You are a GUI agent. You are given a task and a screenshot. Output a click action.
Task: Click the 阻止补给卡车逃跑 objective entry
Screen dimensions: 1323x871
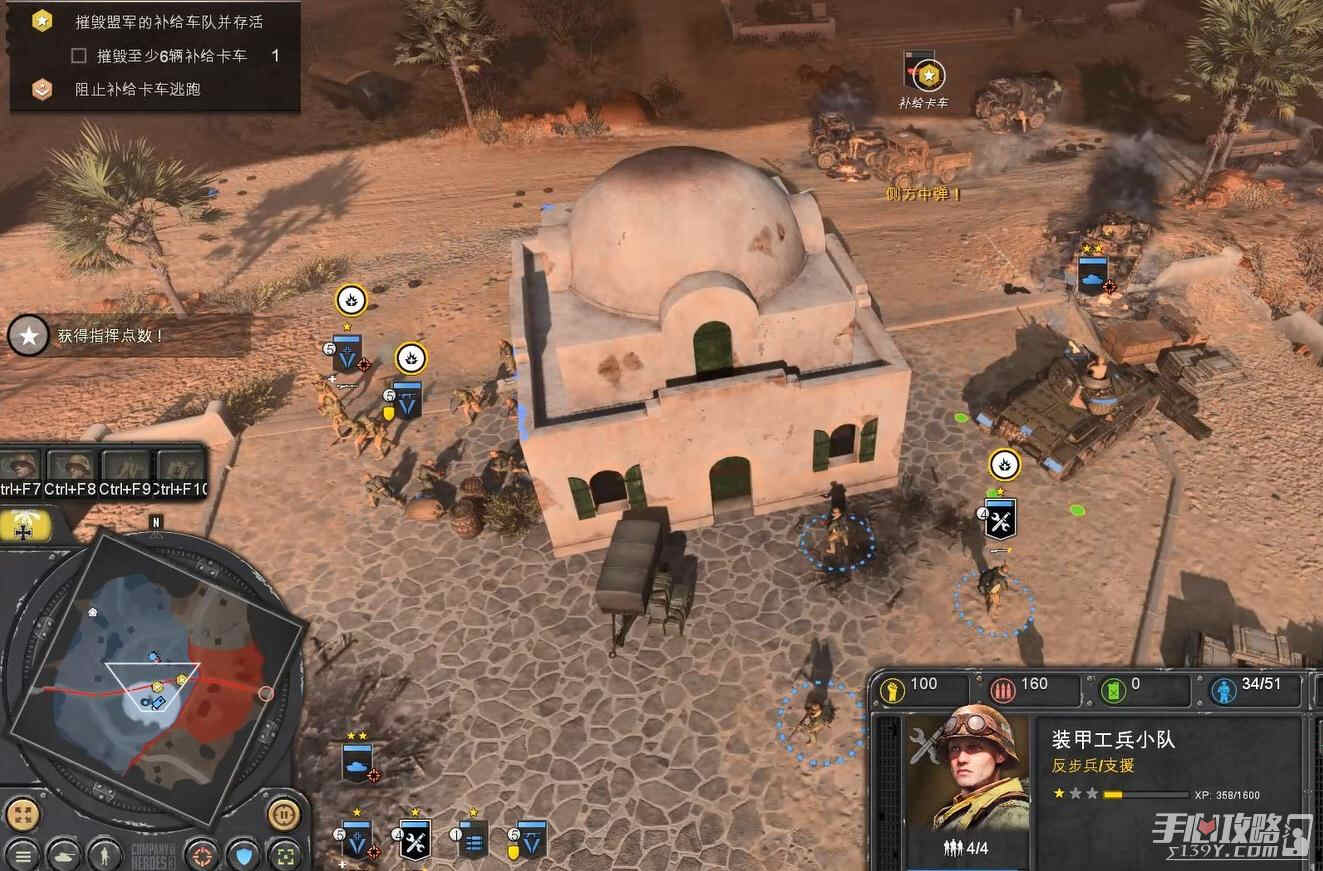point(137,89)
